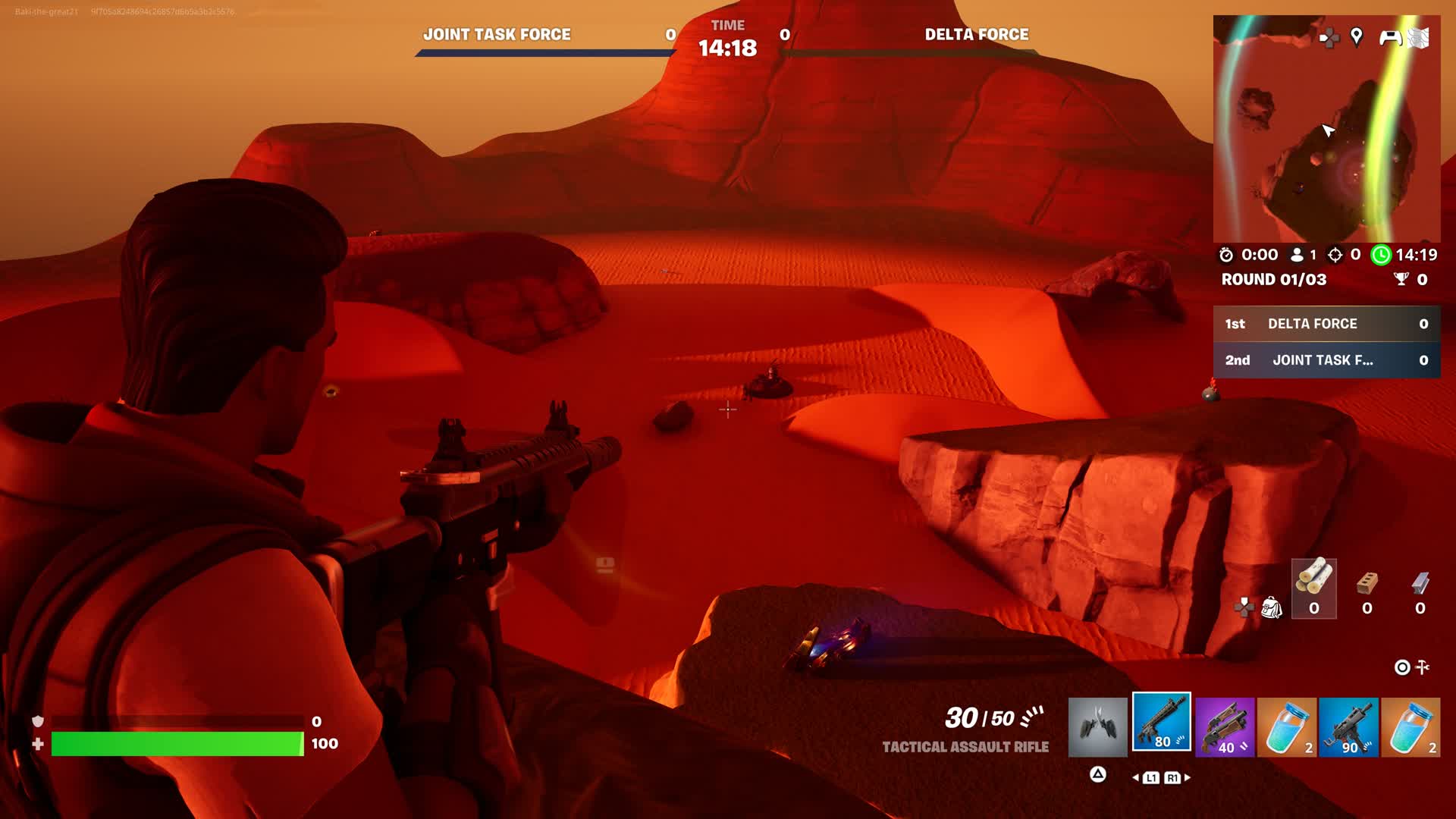Click the Joint Task Force 2nd place row
The width and height of the screenshot is (1456, 819).
pos(1326,360)
